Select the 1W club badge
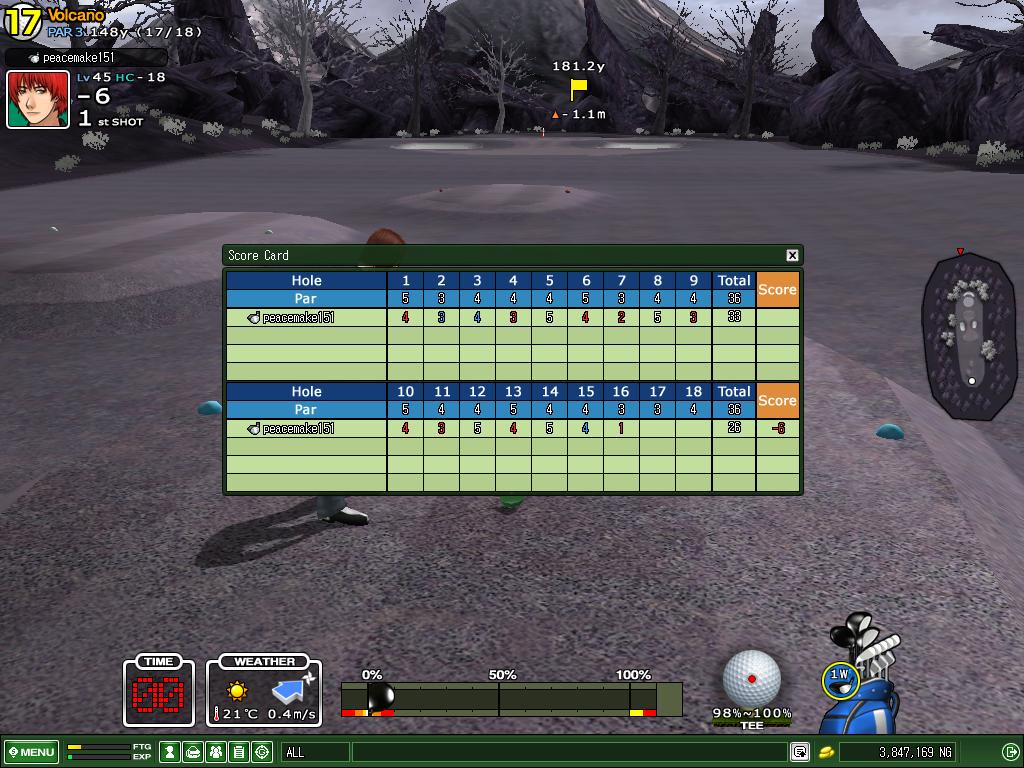1024x768 pixels. [839, 679]
